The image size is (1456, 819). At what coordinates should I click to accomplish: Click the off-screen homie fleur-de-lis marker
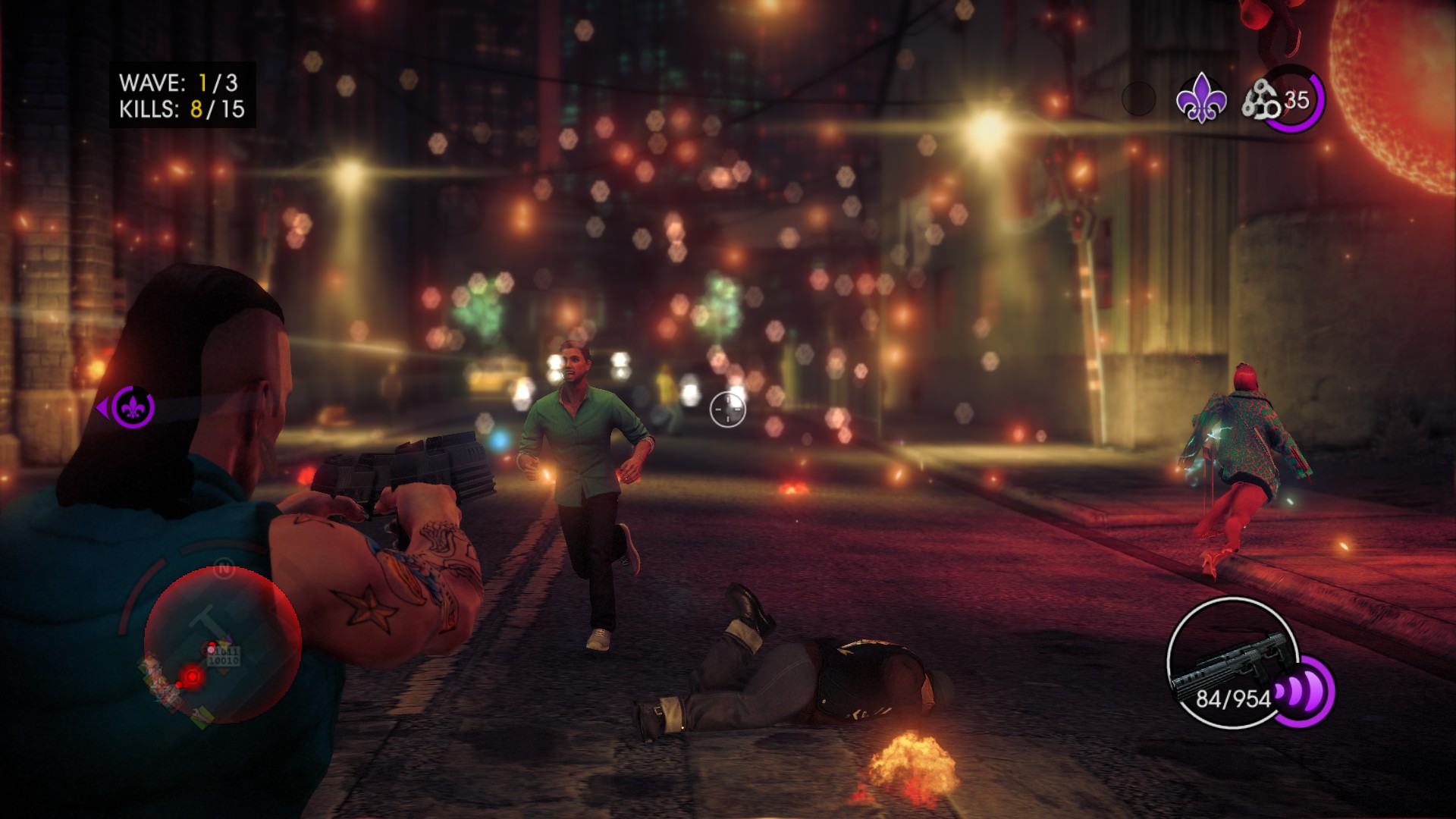click(133, 408)
